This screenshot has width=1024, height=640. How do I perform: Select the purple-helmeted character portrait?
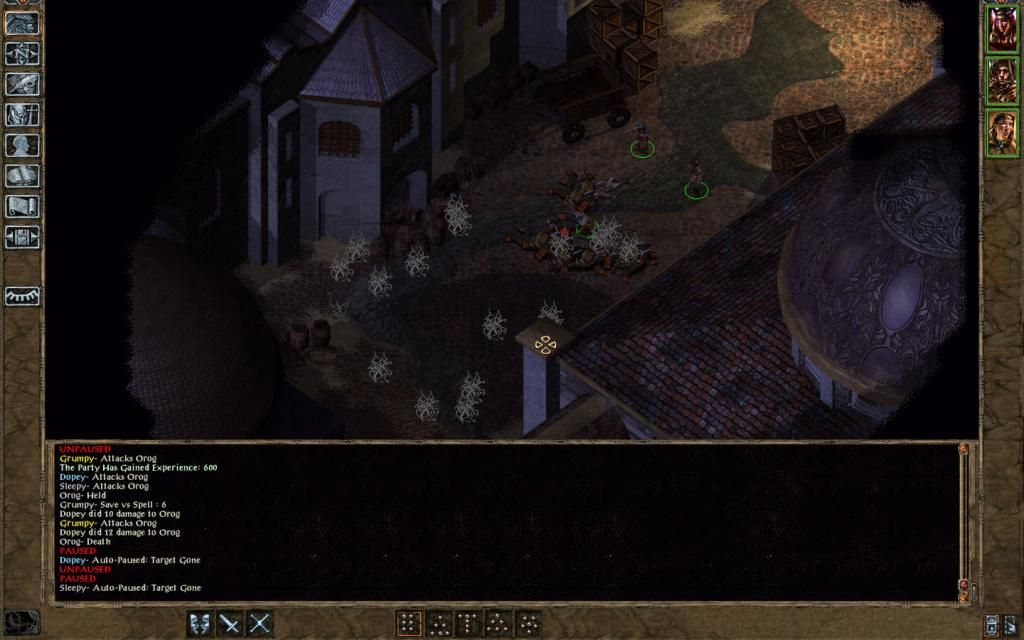tap(1002, 29)
